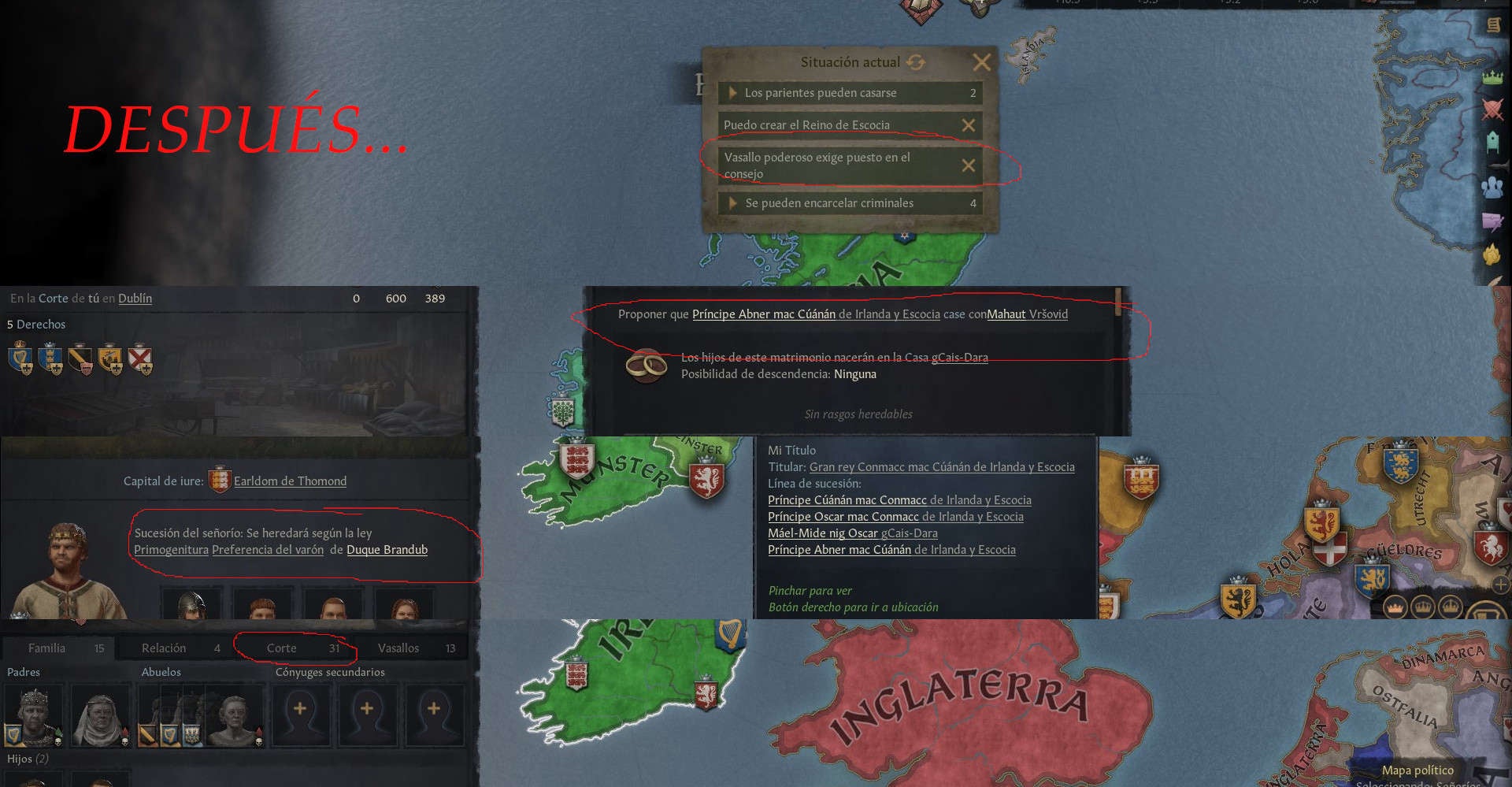Image resolution: width=1512 pixels, height=787 pixels.
Task: Dismiss Puedo crear el Reino de Escocia alert
Action: click(969, 125)
